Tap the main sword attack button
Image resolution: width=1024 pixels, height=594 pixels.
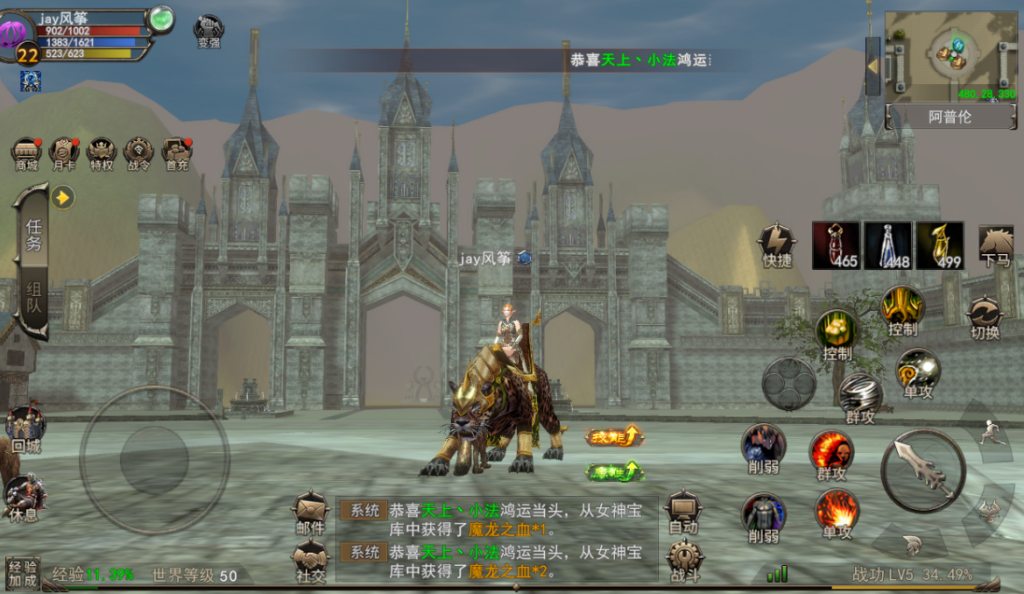click(922, 470)
